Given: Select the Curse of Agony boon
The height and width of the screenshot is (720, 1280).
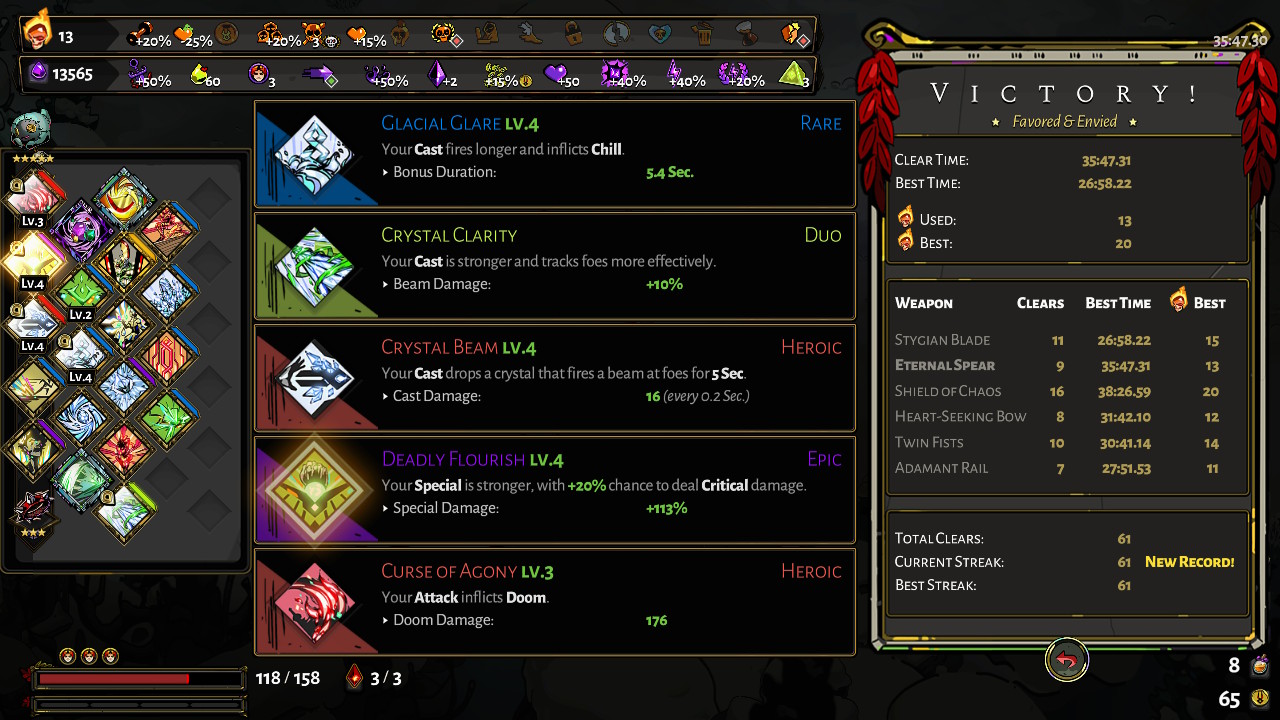Looking at the screenshot, I should [x=555, y=602].
